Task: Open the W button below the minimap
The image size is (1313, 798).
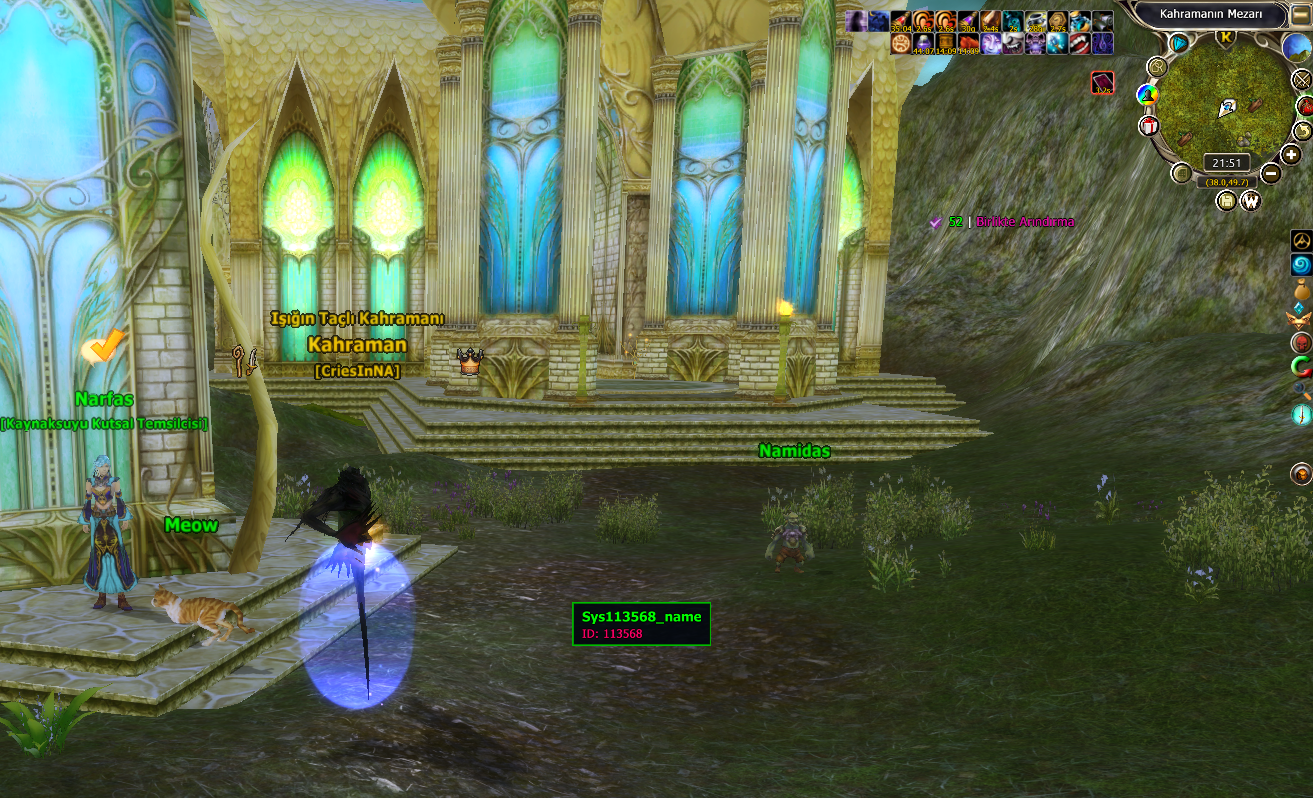Action: [x=1251, y=201]
